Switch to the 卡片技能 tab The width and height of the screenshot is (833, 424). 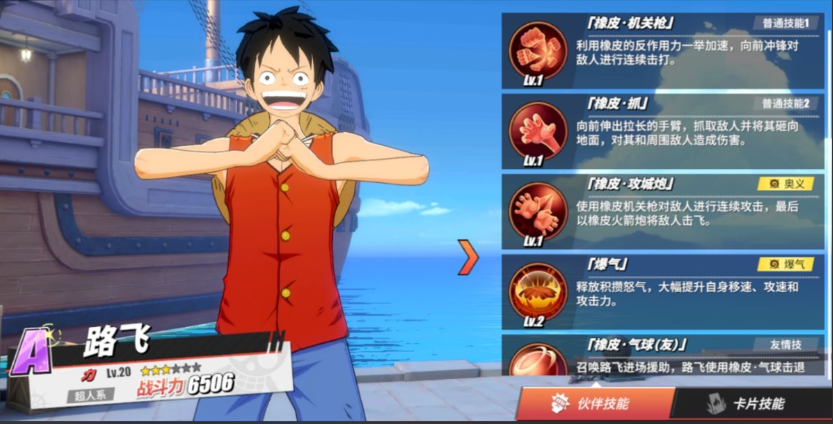749,403
